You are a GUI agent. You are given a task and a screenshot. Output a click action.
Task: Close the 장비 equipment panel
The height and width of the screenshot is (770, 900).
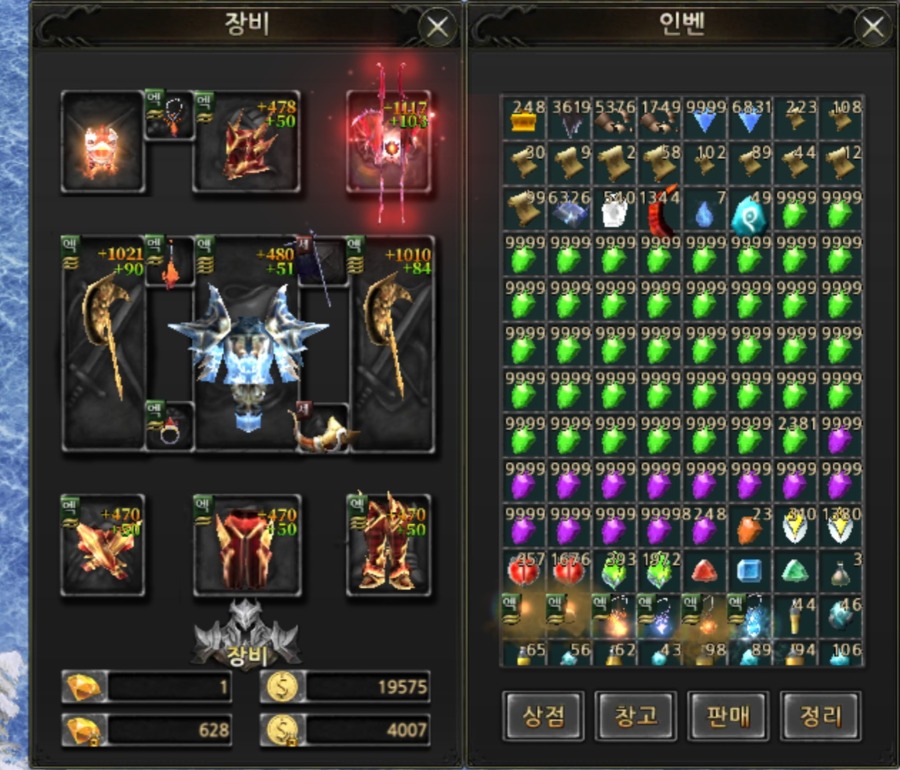[x=437, y=27]
